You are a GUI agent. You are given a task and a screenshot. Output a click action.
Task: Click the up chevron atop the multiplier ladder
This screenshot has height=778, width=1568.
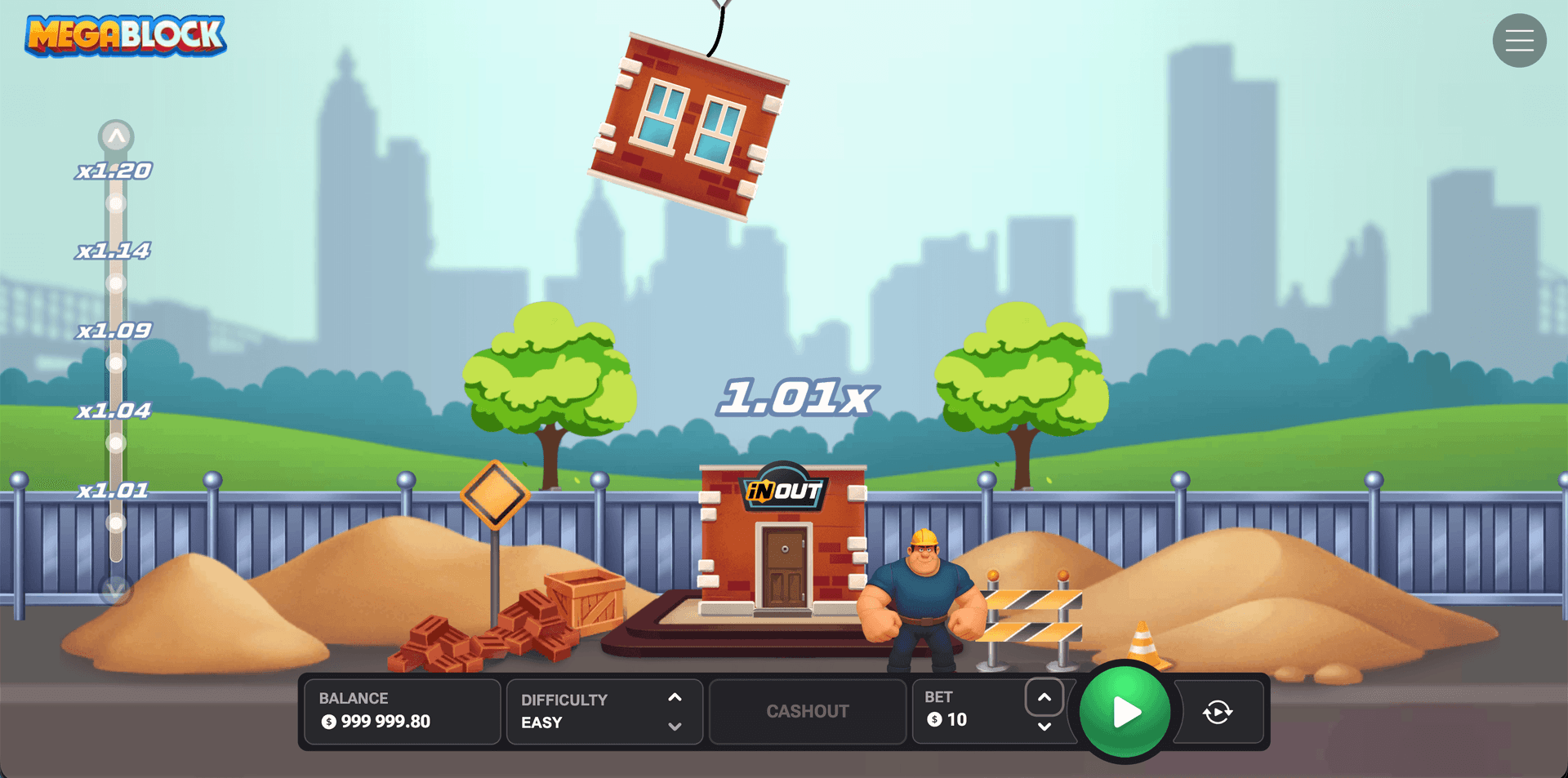[115, 136]
